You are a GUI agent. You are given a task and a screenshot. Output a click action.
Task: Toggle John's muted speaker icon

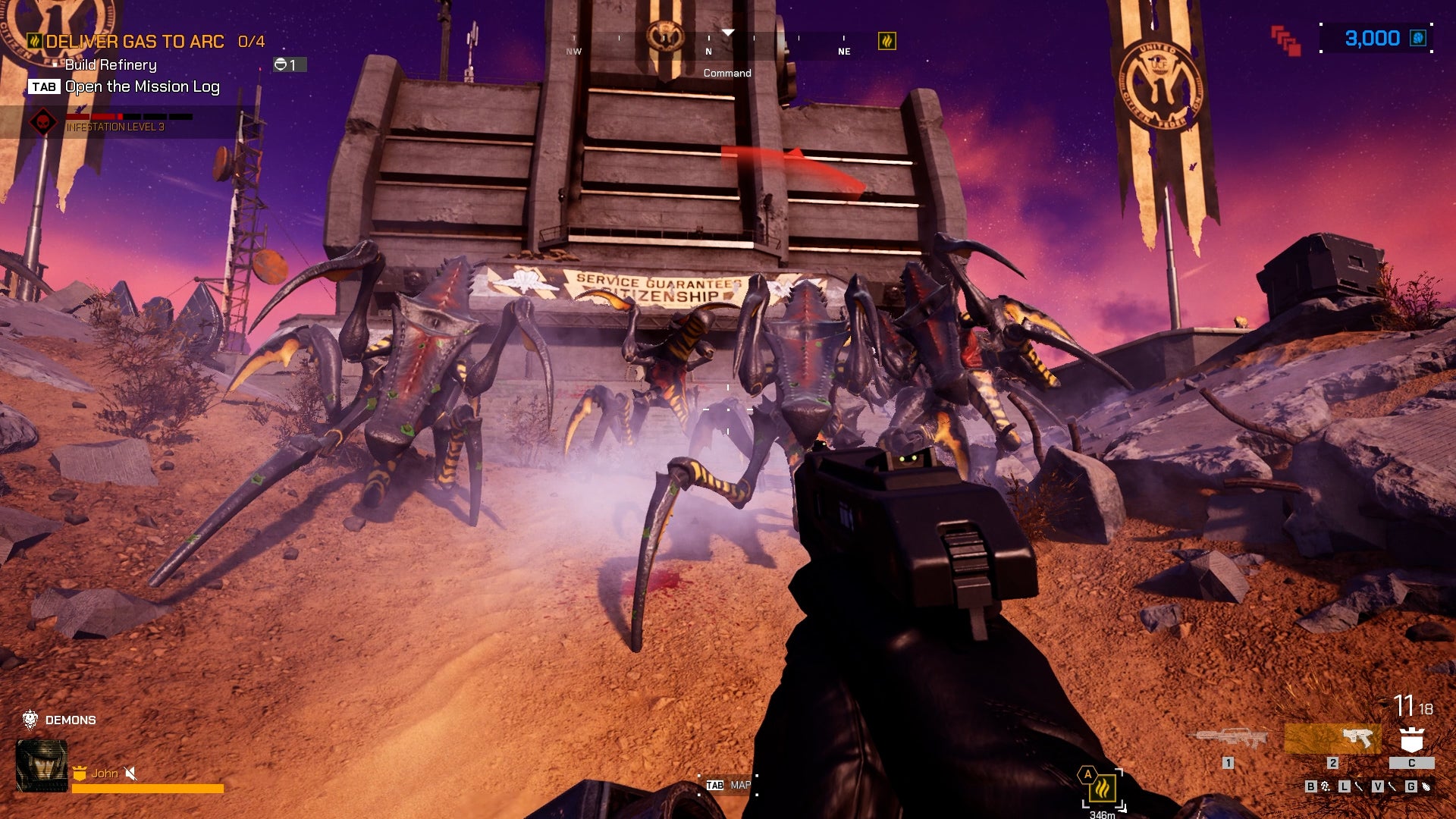pyautogui.click(x=130, y=773)
